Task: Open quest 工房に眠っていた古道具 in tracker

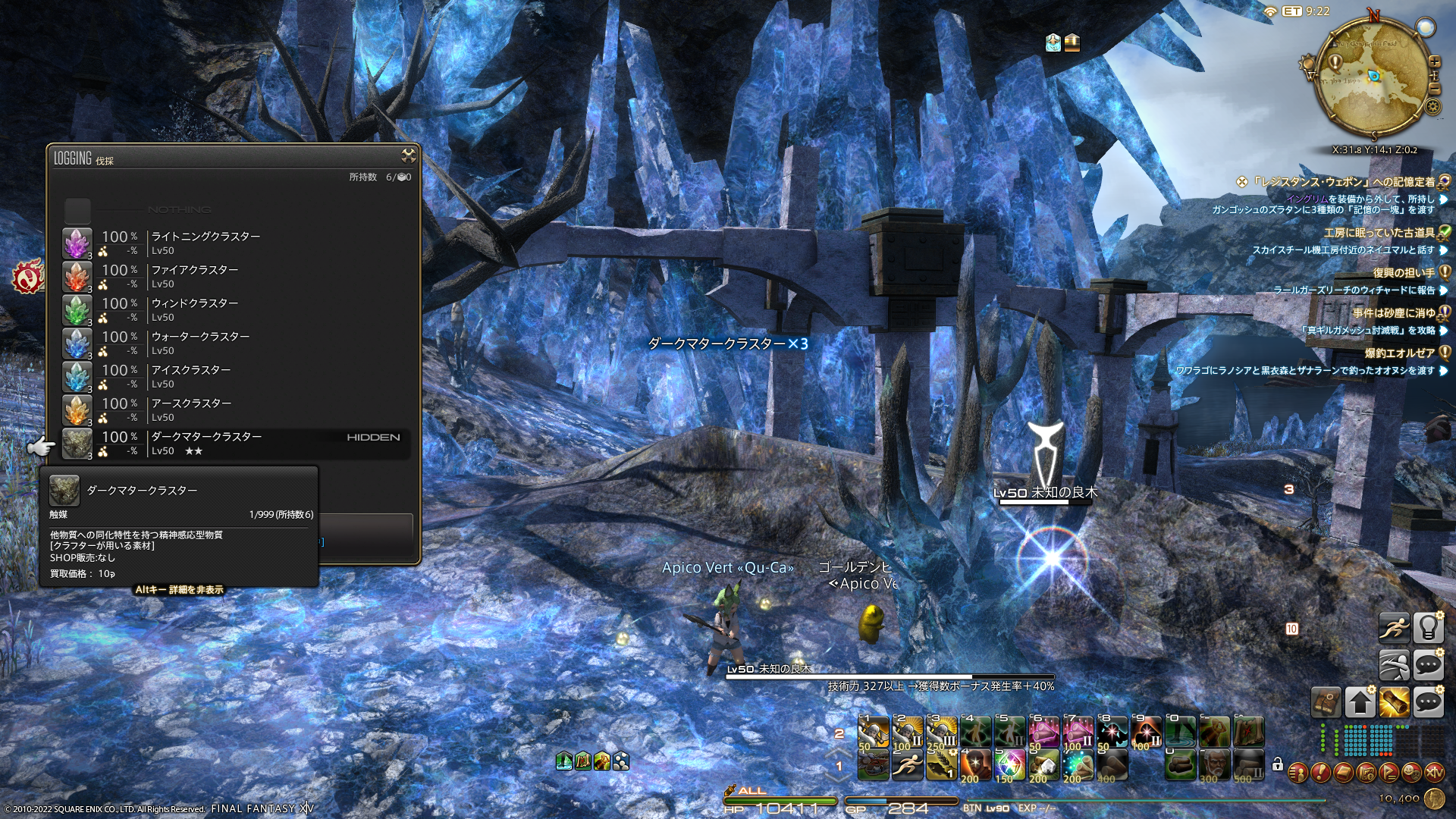Action: (x=1379, y=233)
